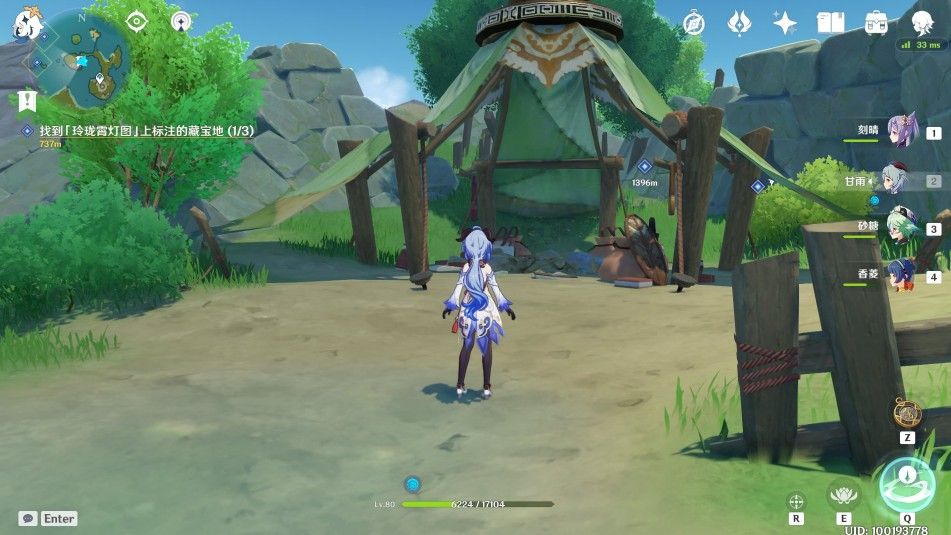Image resolution: width=951 pixels, height=535 pixels.
Task: Open the compass events icon
Action: coord(694,23)
